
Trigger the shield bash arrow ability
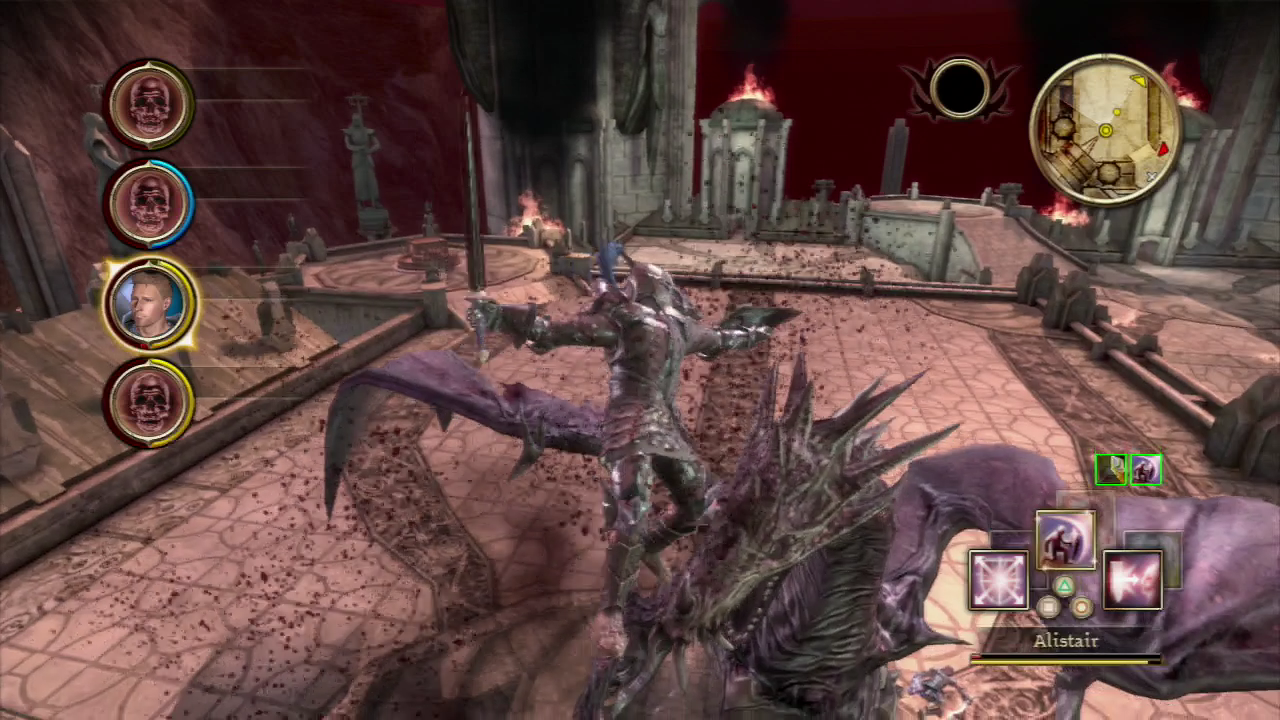[1132, 580]
